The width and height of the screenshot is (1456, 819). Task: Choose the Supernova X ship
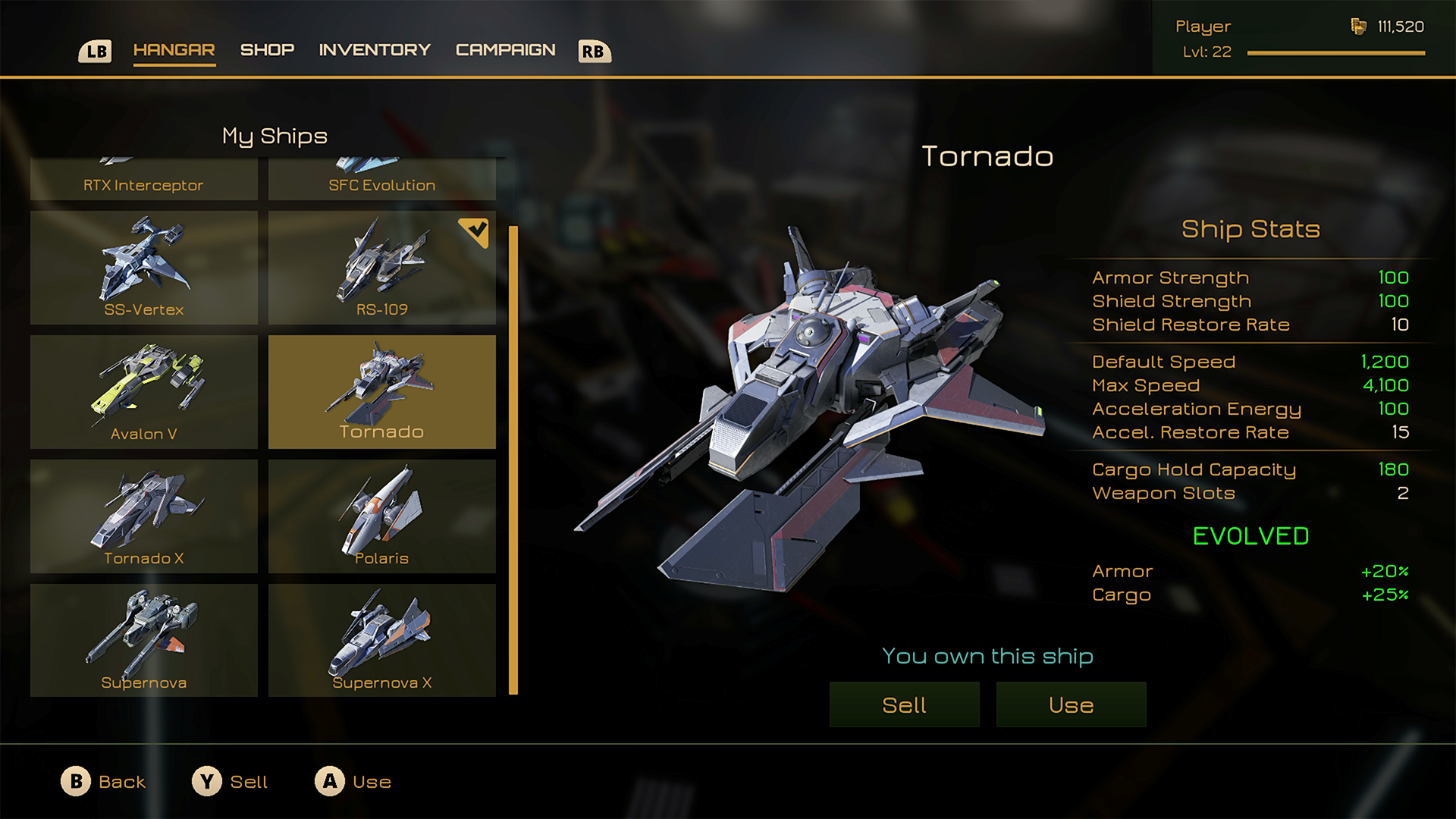click(382, 641)
